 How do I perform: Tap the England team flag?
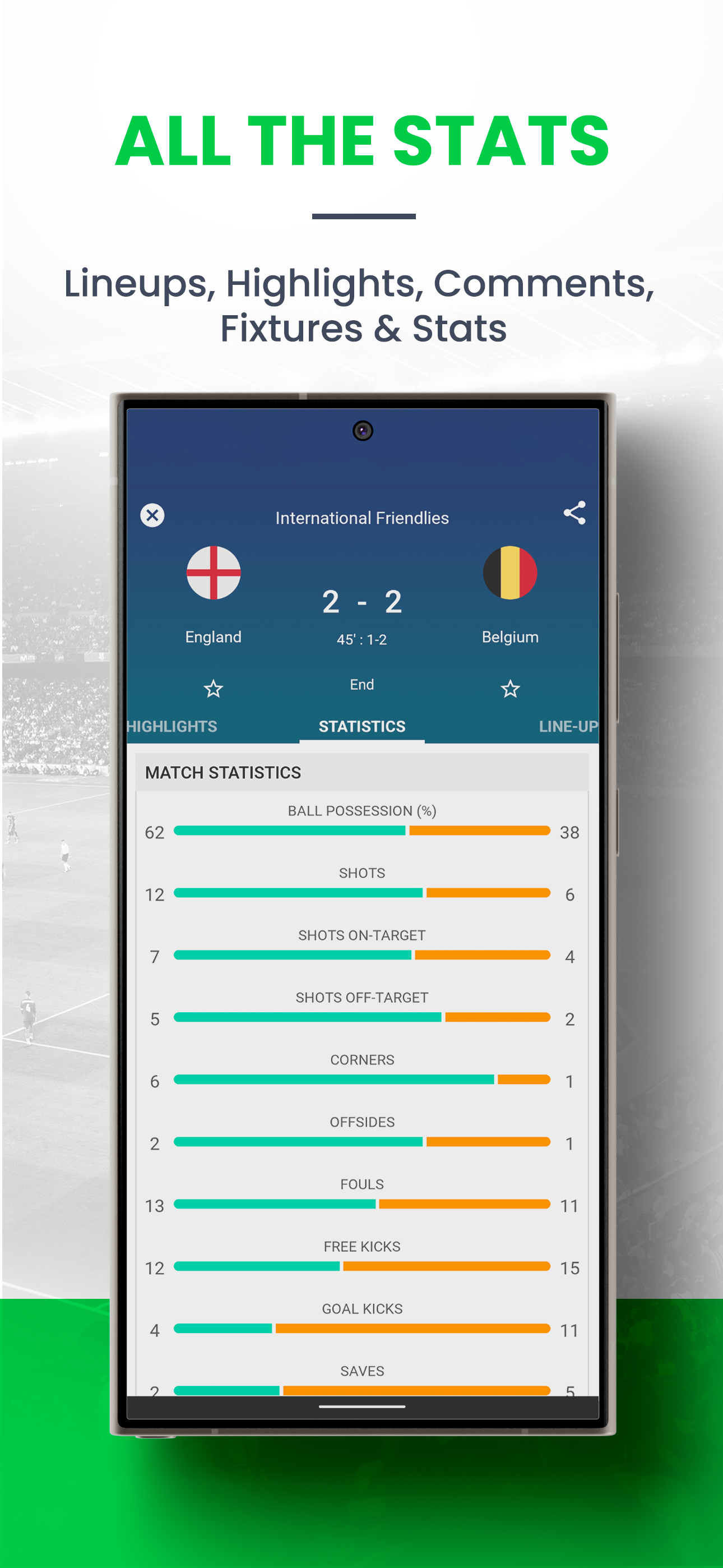pyautogui.click(x=214, y=573)
